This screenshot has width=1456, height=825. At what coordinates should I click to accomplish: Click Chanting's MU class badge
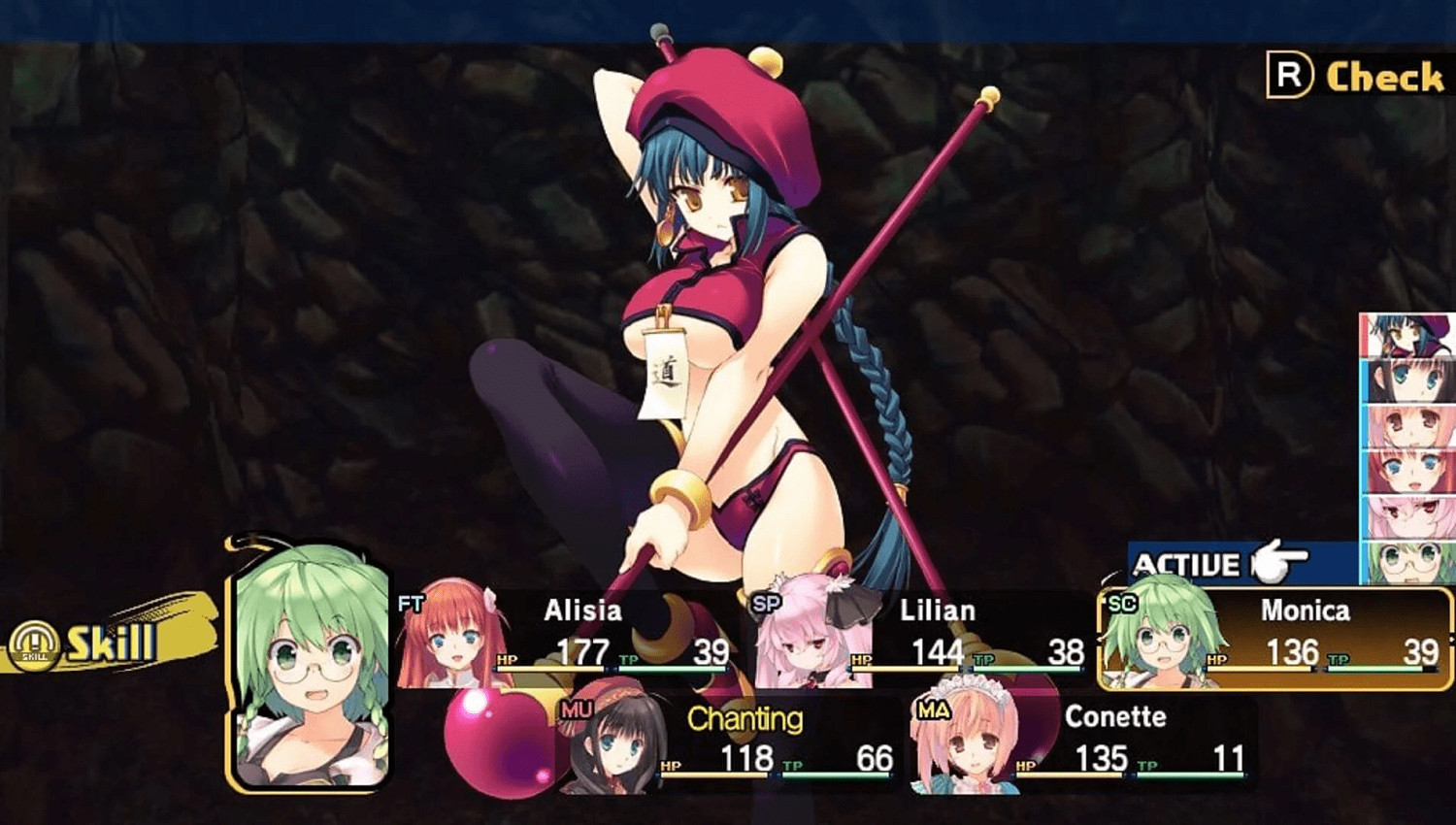(575, 709)
